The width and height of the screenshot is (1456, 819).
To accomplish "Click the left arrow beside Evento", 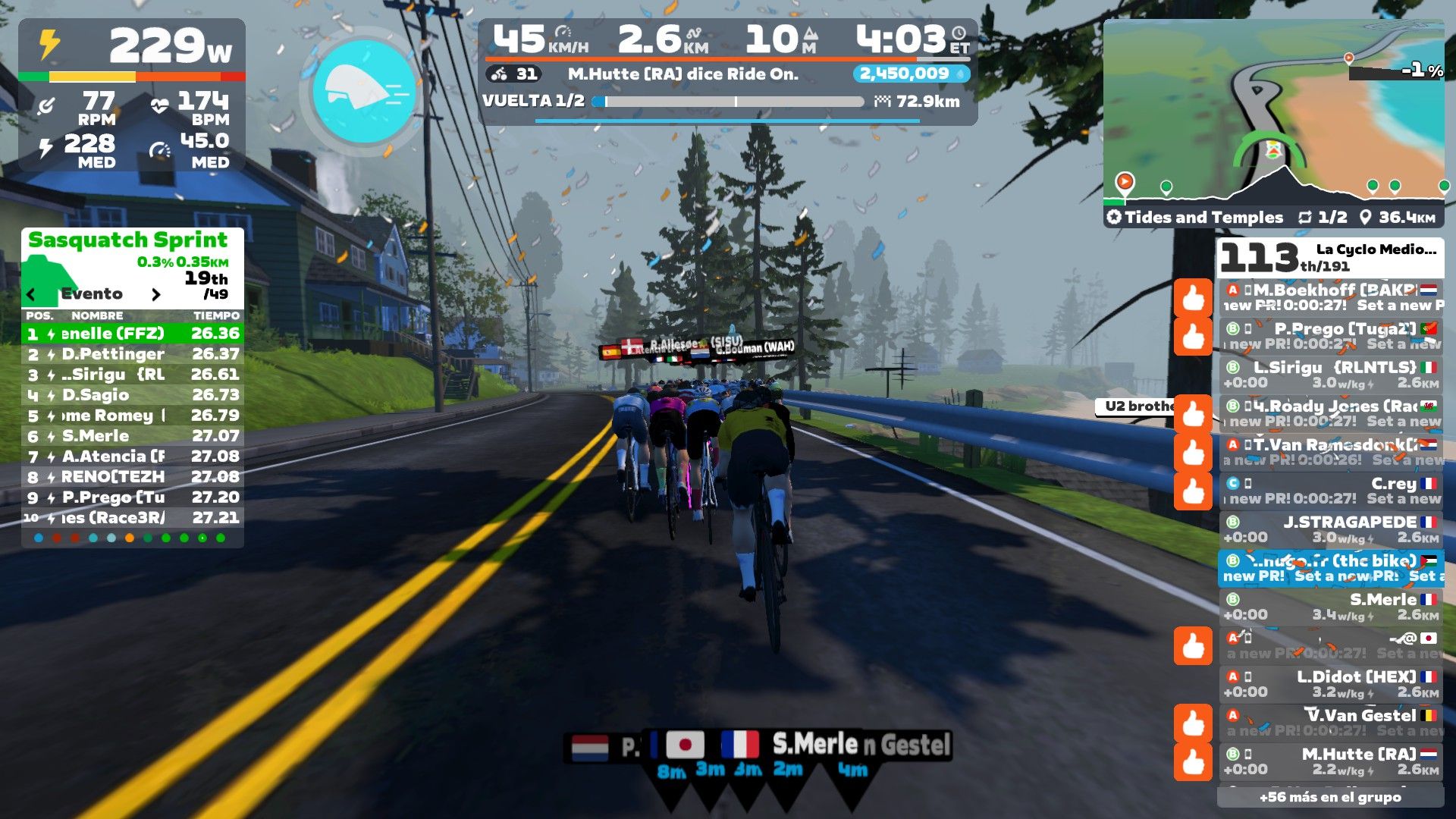I will click(31, 294).
